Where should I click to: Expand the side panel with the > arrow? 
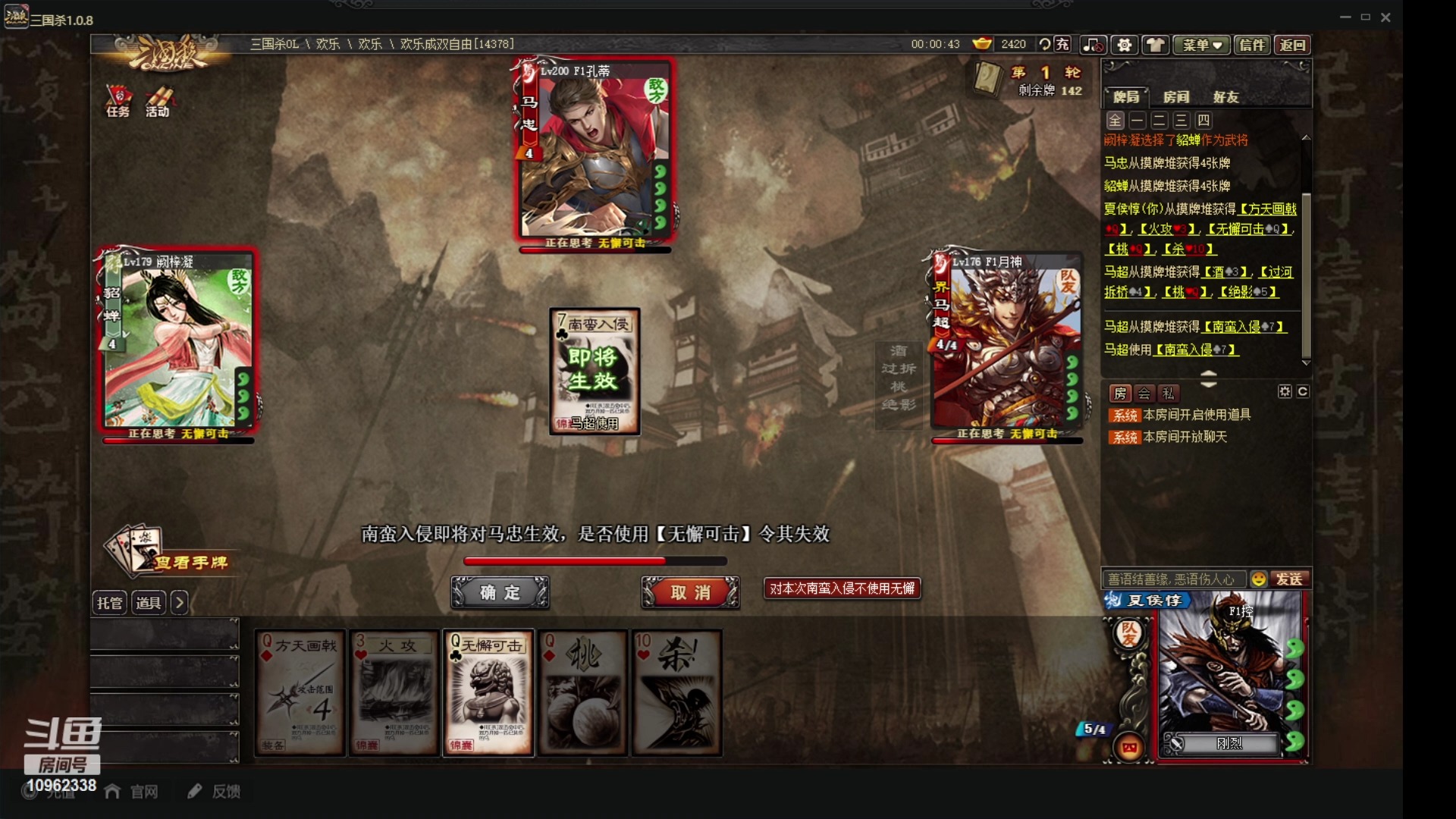[x=180, y=603]
